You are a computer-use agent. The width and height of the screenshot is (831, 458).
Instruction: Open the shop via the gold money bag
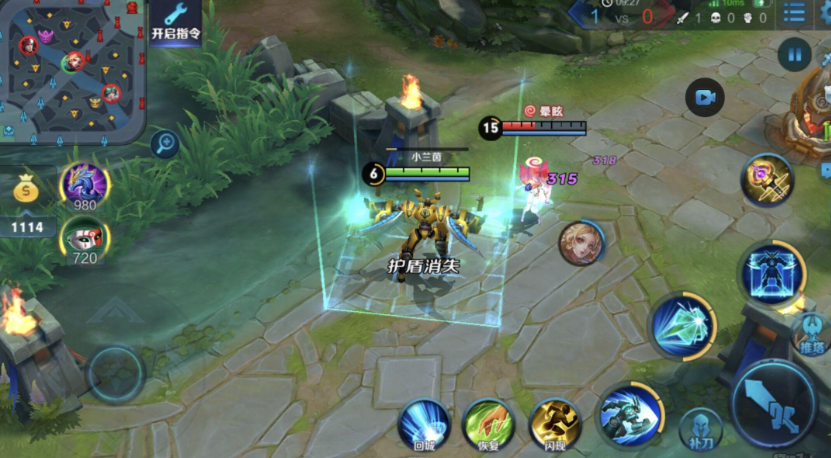pos(27,188)
